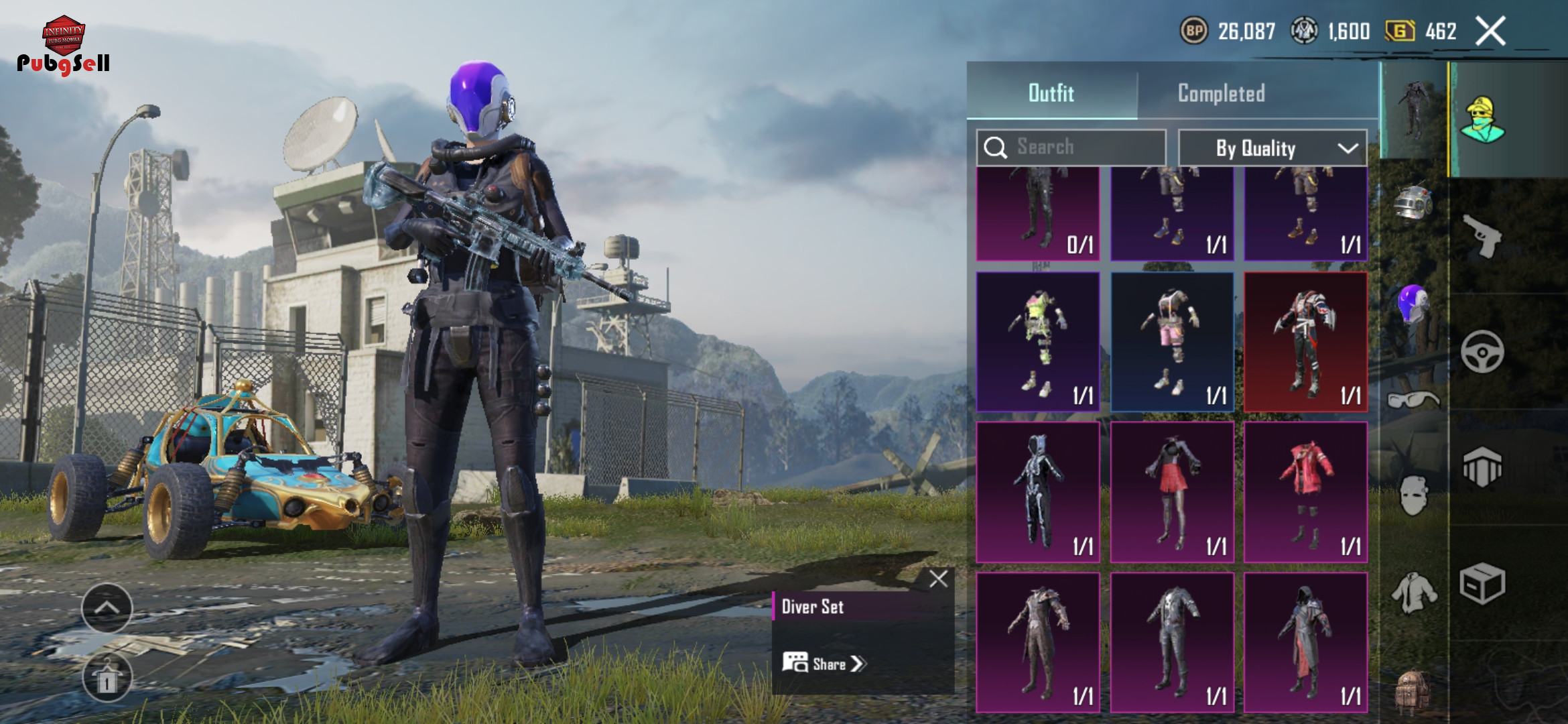Image resolution: width=1568 pixels, height=724 pixels.
Task: Select the red and white armored outfit
Action: point(1305,342)
